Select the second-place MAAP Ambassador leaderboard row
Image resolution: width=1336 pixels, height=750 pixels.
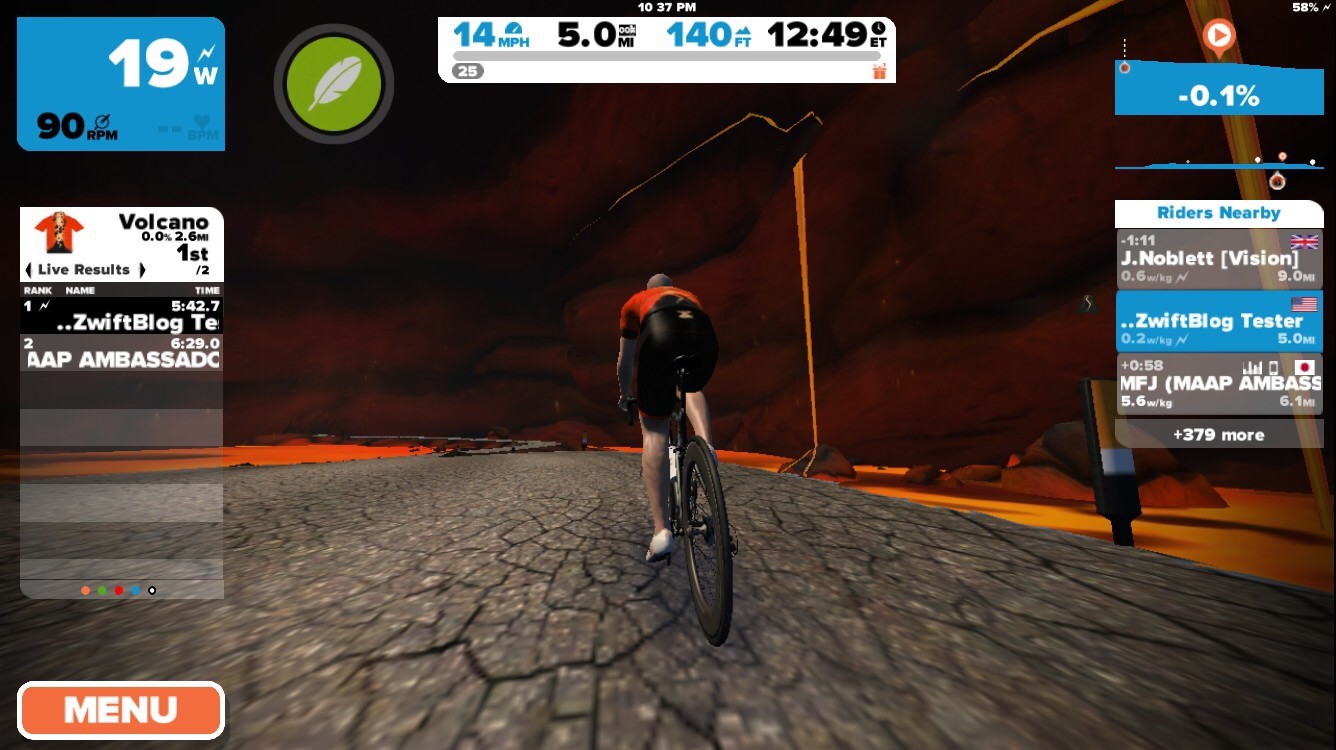[120, 352]
